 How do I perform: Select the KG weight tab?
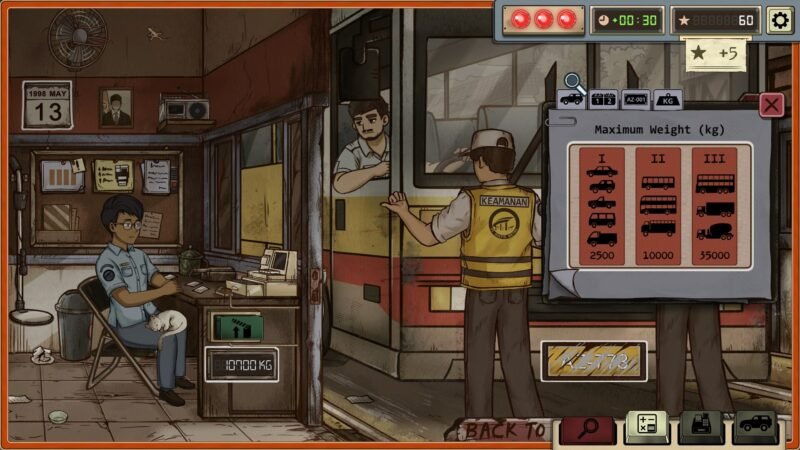[x=667, y=99]
